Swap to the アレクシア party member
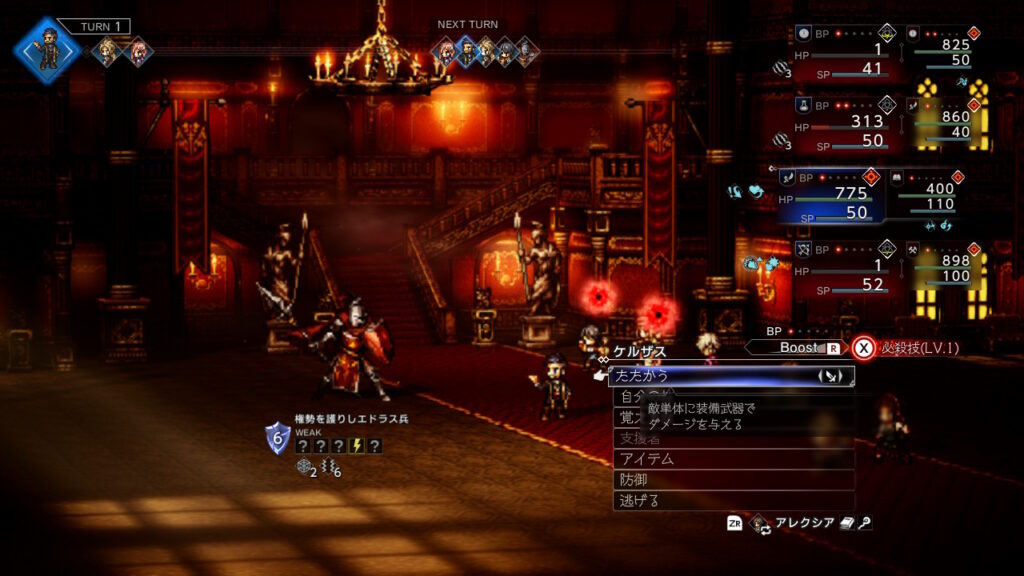1024x576 pixels. (x=797, y=523)
